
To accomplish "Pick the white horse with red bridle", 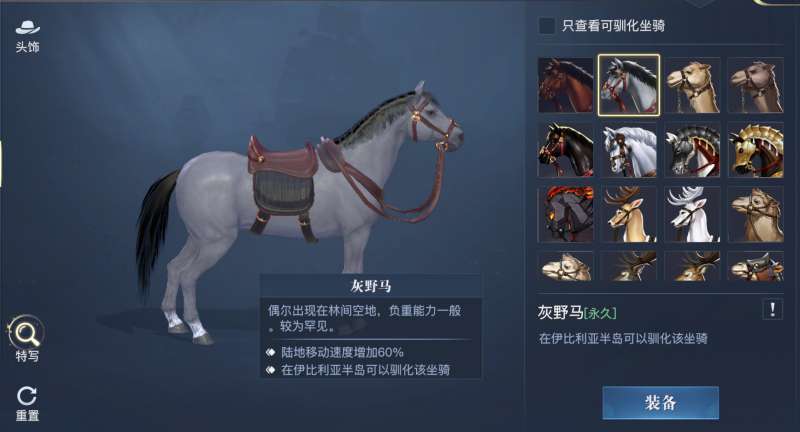I will click(628, 150).
